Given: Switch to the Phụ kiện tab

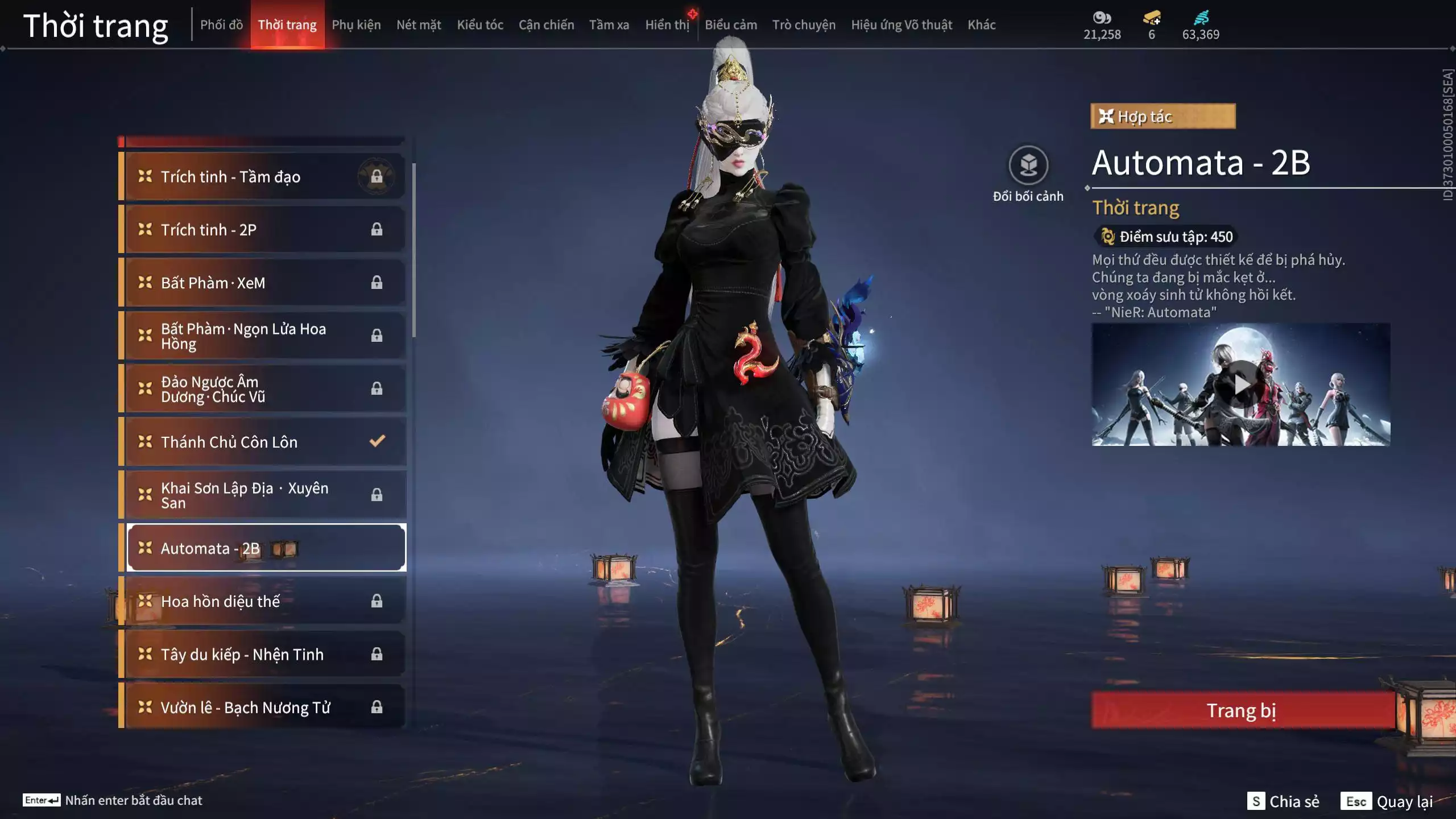Looking at the screenshot, I should (357, 24).
